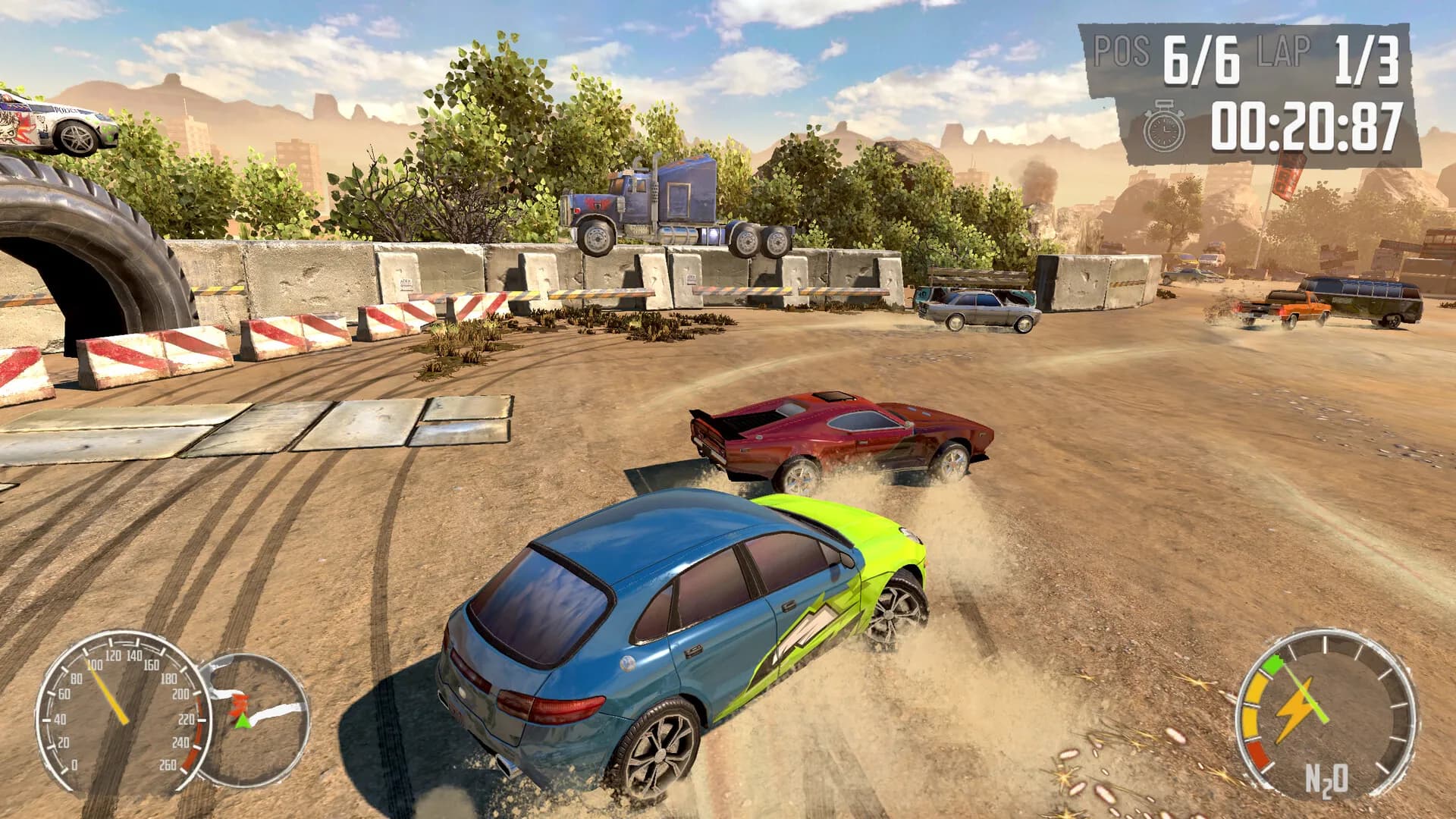Click the circular track minimap
The width and height of the screenshot is (1456, 819).
256,719
